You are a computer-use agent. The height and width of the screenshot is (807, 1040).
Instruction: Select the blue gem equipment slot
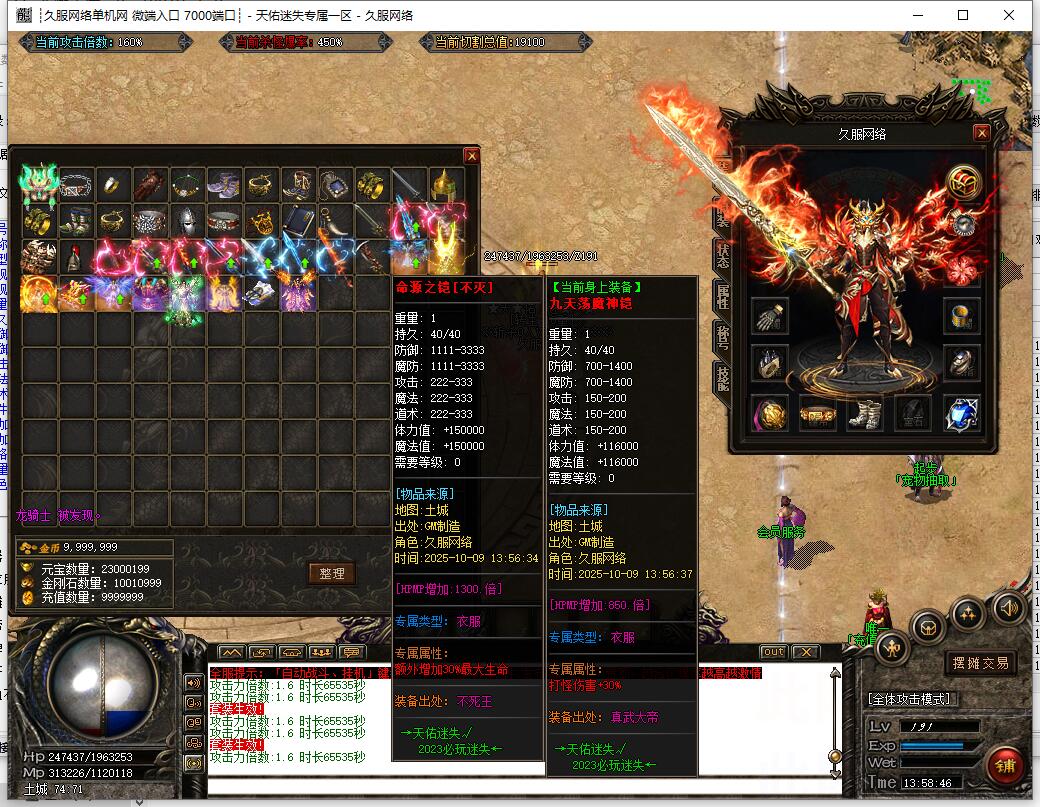click(x=961, y=412)
